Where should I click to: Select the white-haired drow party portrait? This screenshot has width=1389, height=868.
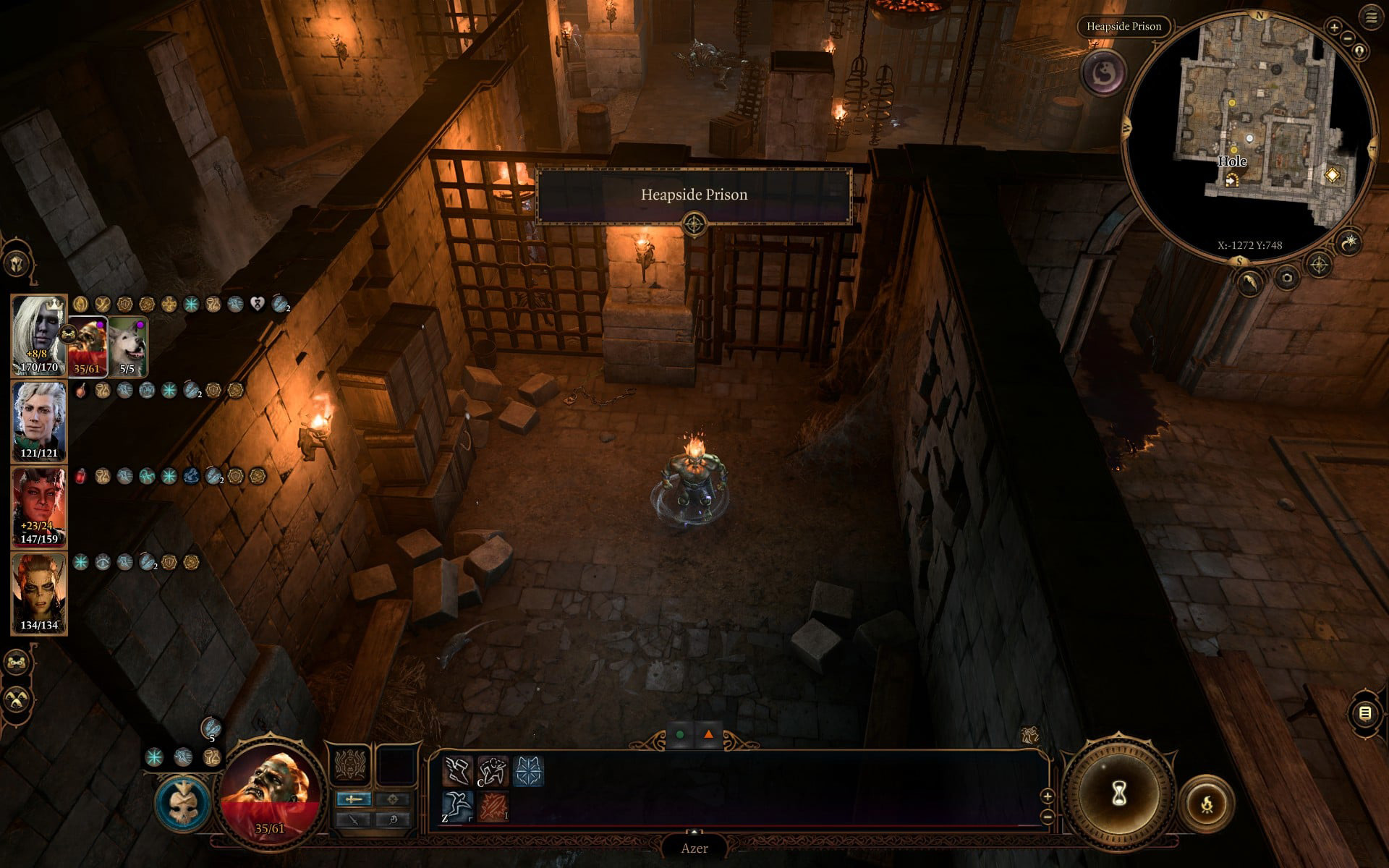[39, 334]
